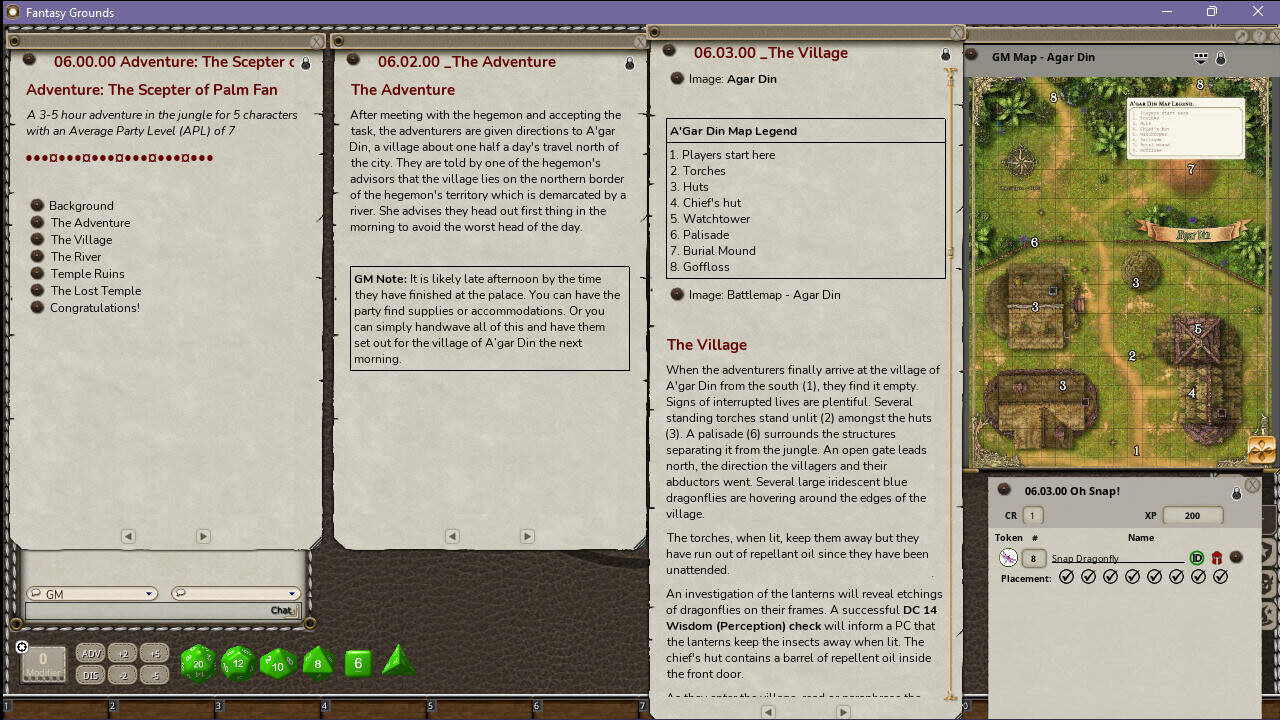The width and height of the screenshot is (1280, 720).
Task: Uncheck the first Placement checkmark
Action: tap(1067, 576)
